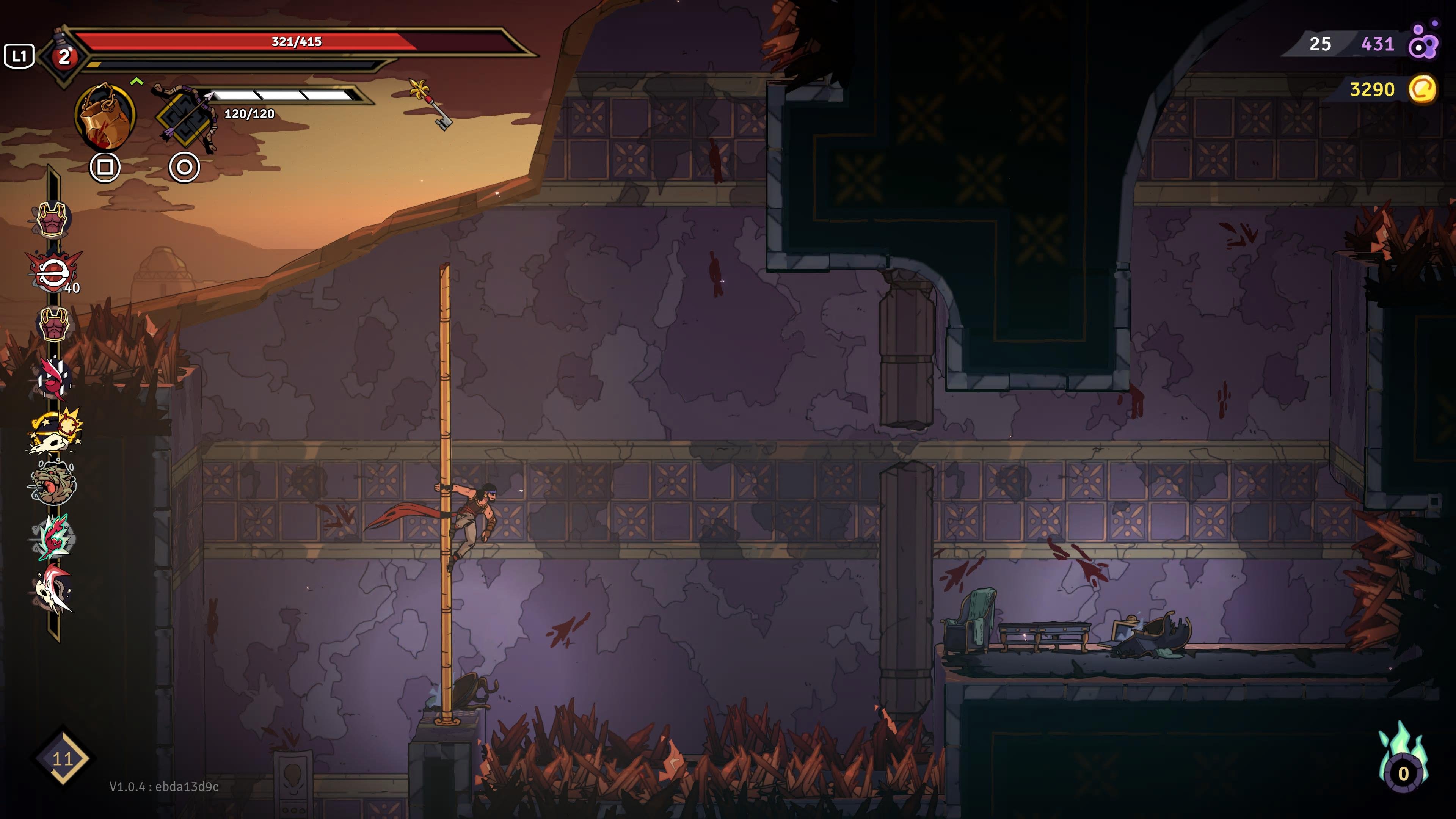This screenshot has width=1456, height=819.
Task: Click the level 11 diamond badge
Action: pos(62,758)
